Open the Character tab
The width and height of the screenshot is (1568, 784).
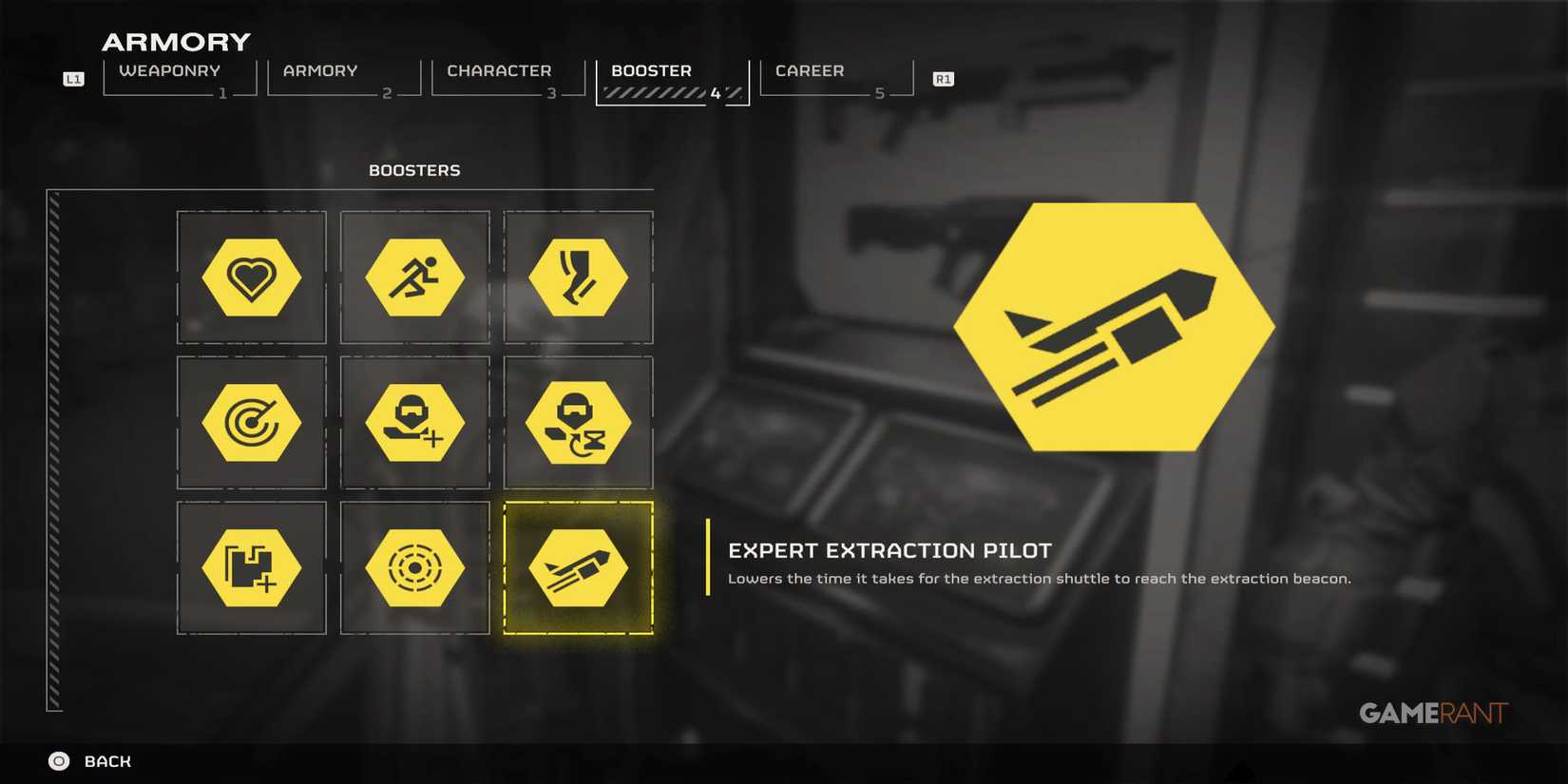point(499,70)
